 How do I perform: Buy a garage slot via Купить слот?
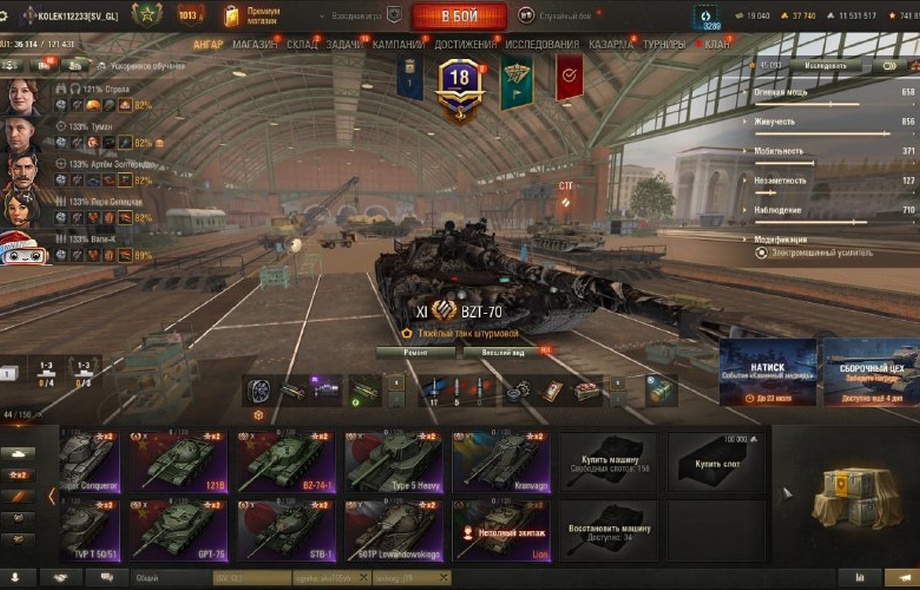click(717, 462)
